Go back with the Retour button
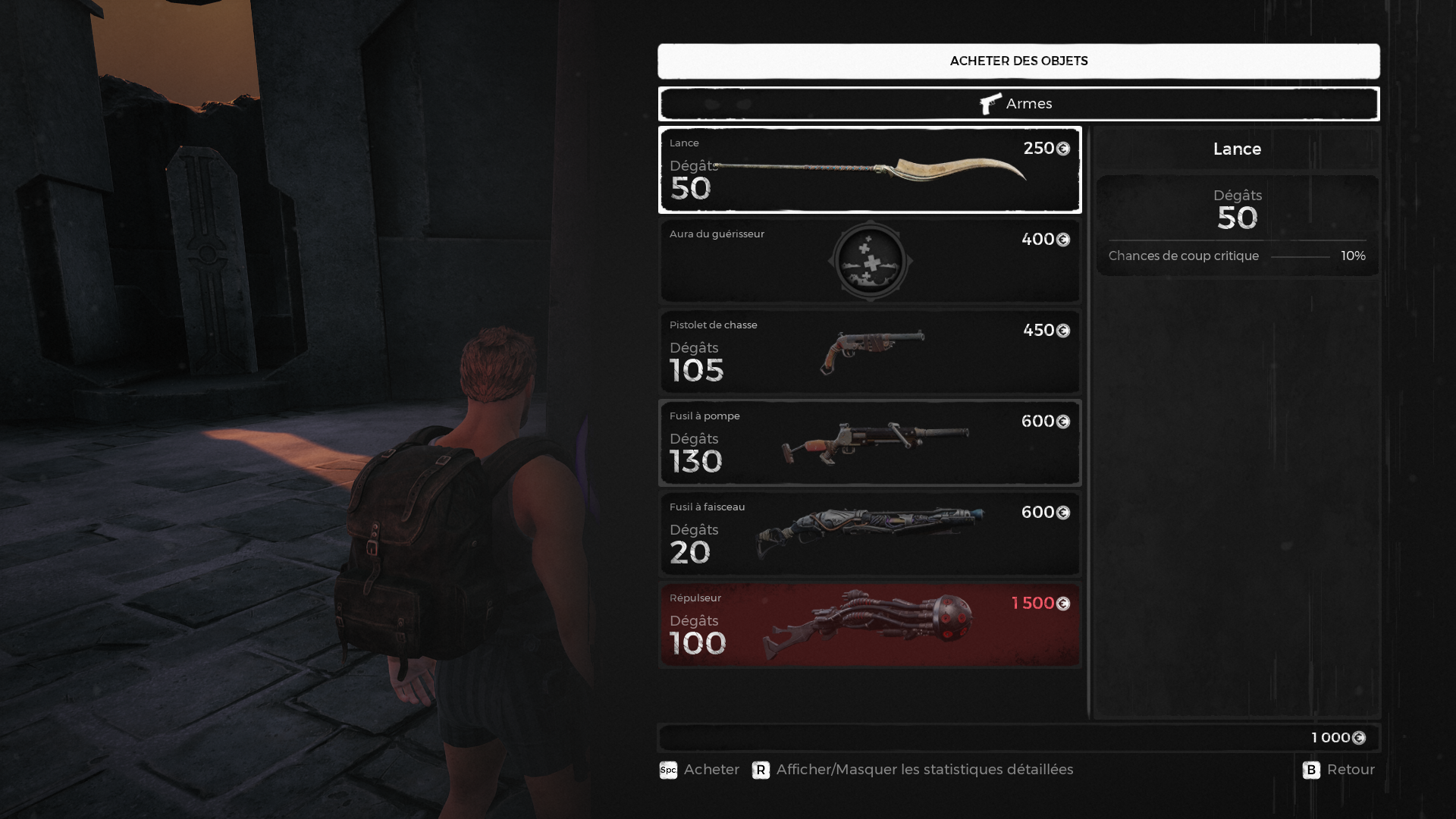 click(x=1338, y=770)
